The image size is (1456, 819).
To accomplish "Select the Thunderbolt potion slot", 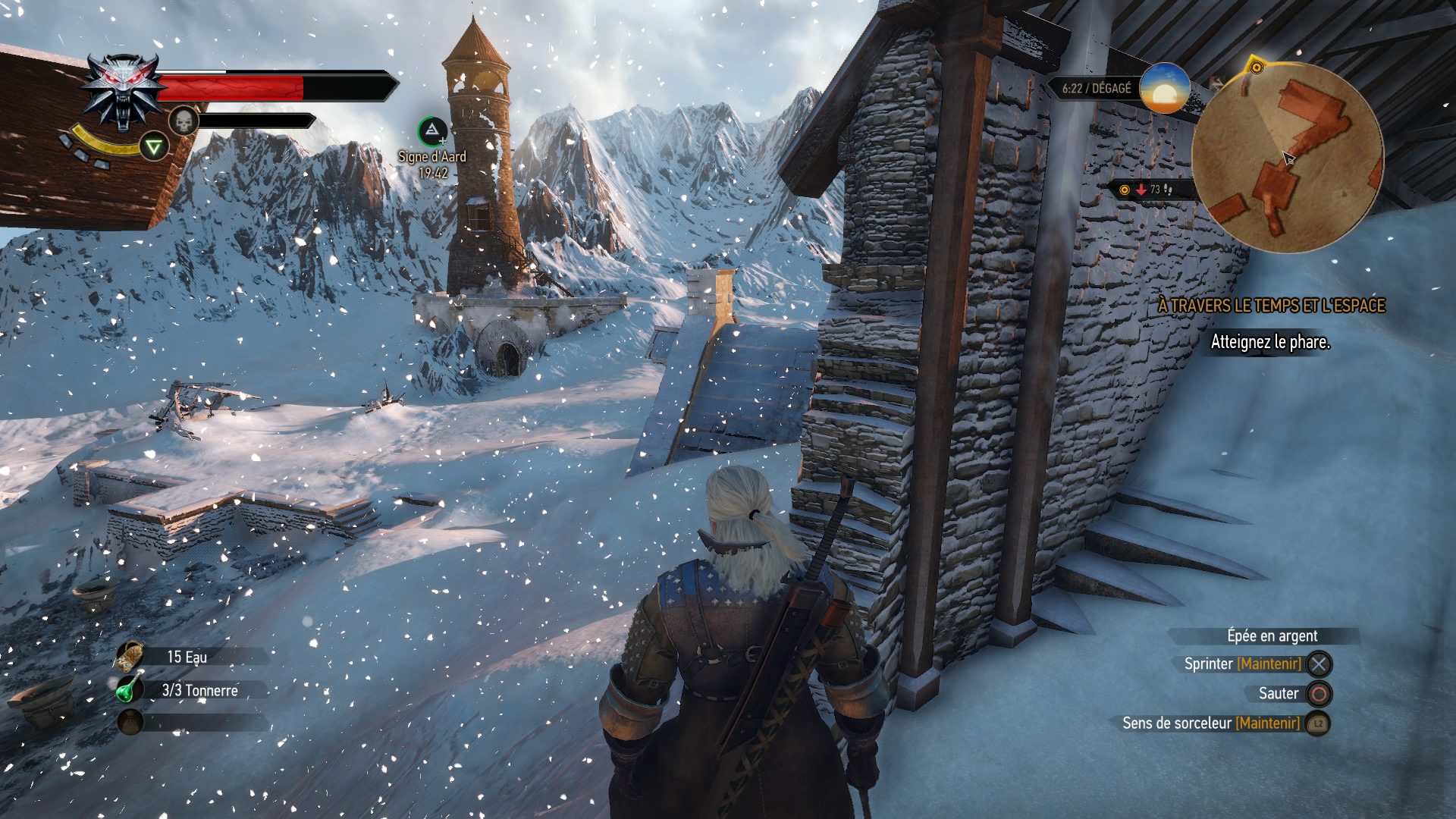I will pos(130,689).
